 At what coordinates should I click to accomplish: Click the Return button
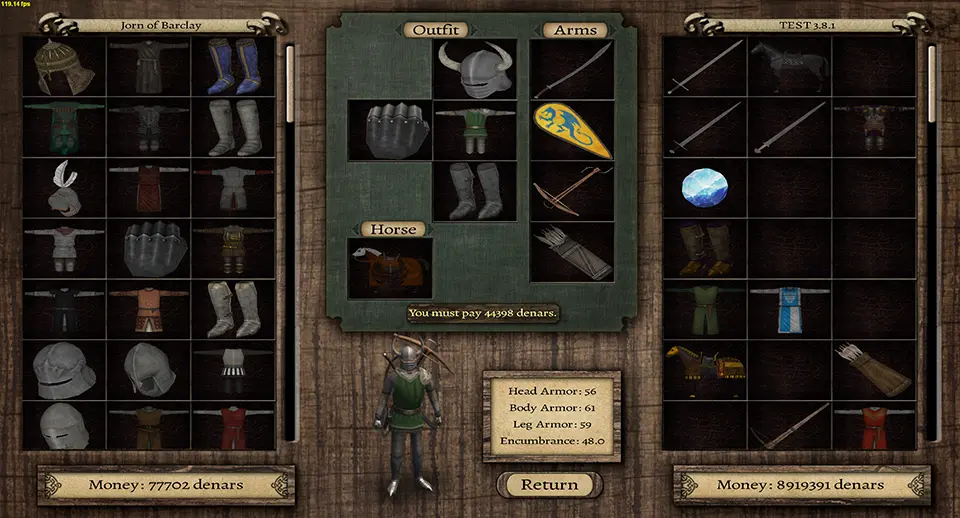coord(550,485)
